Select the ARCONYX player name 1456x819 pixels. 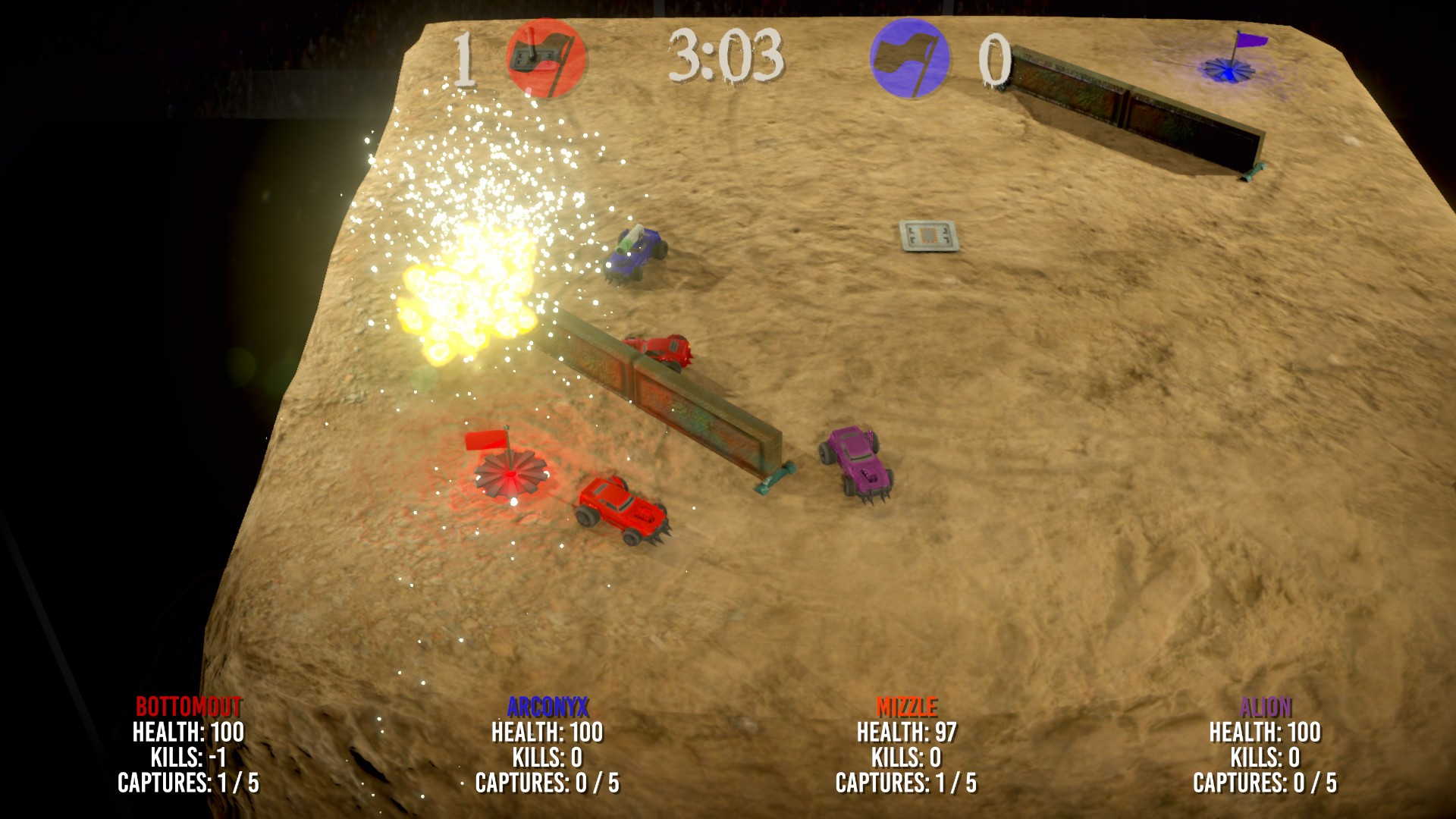pyautogui.click(x=548, y=707)
